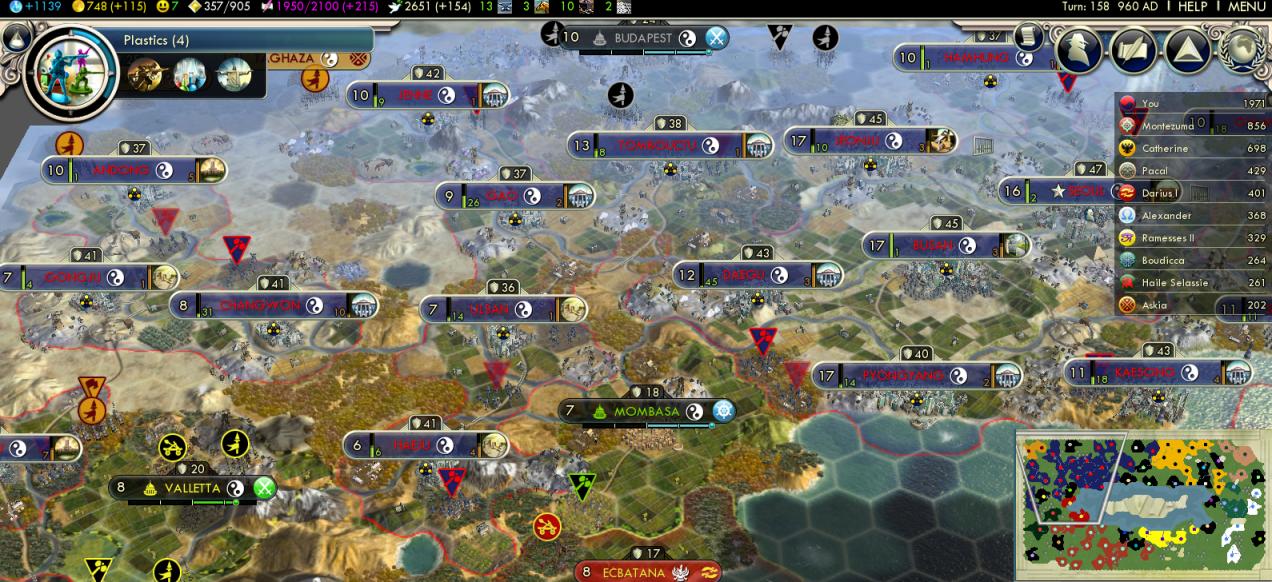Open the World Congress globe button
Screen dimensions: 1272x582
[1243, 50]
